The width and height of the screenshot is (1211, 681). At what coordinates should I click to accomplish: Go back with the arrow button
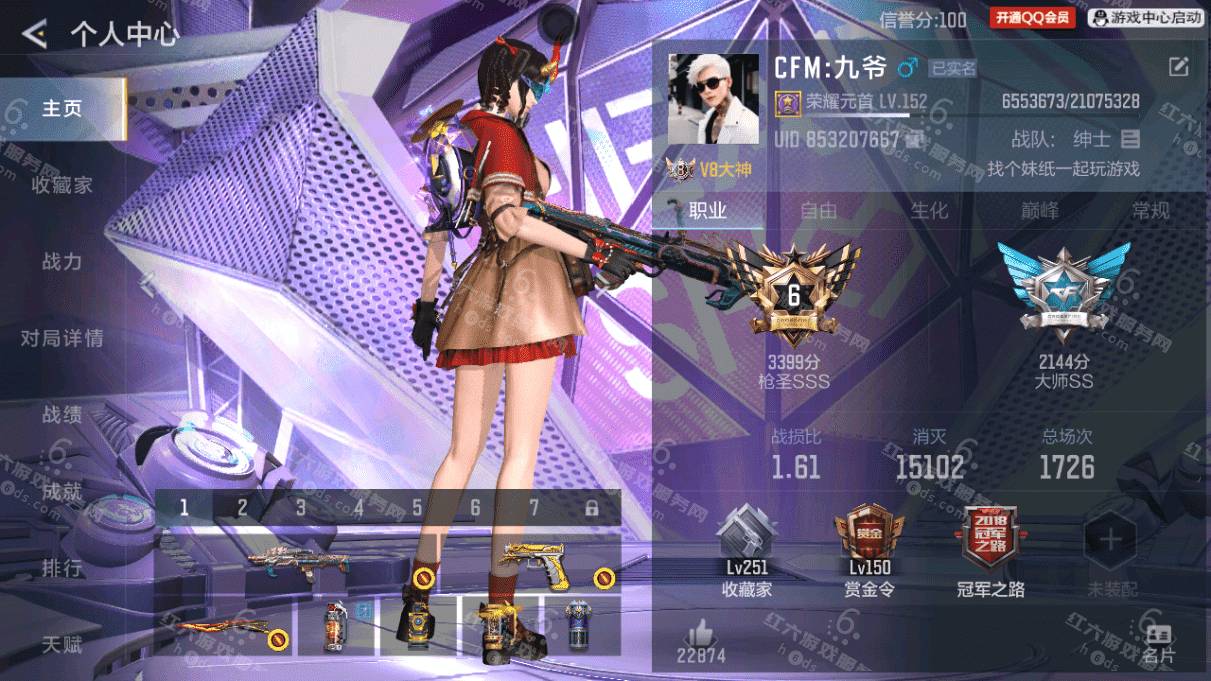(35, 35)
